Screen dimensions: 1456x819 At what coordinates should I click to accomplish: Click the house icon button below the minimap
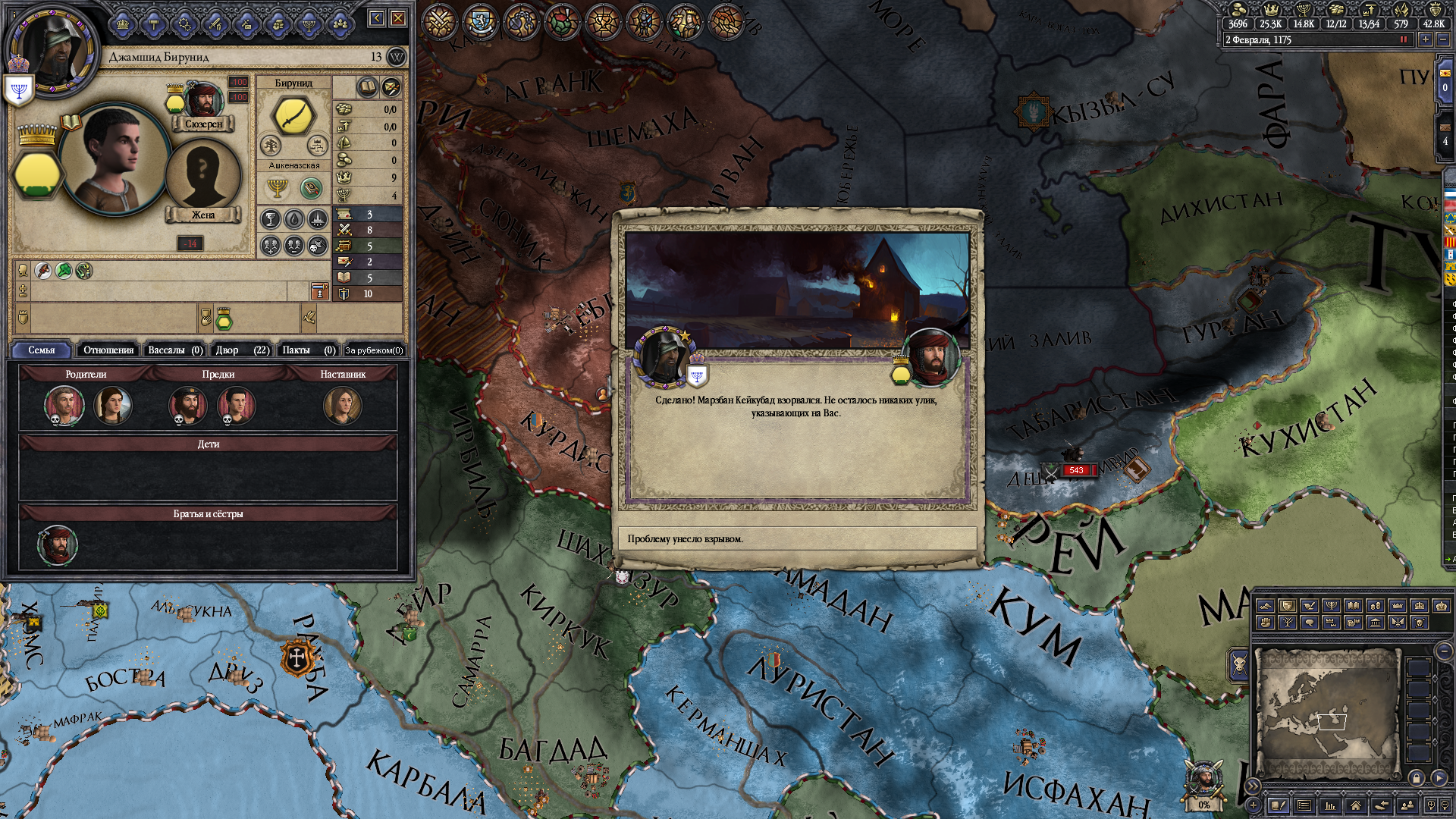tap(1355, 805)
